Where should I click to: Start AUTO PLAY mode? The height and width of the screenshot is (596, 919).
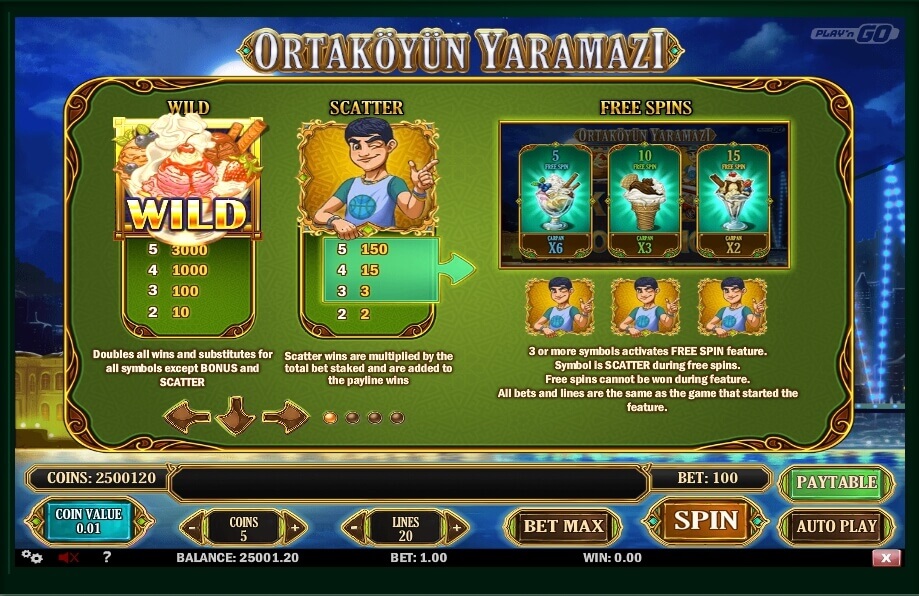coord(836,526)
